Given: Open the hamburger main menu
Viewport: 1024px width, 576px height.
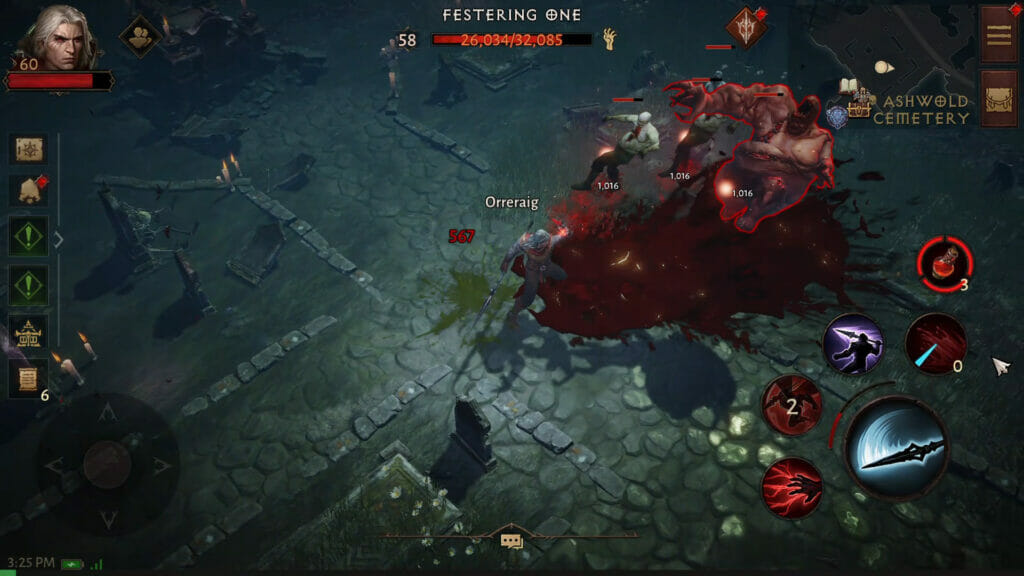Looking at the screenshot, I should point(998,33).
